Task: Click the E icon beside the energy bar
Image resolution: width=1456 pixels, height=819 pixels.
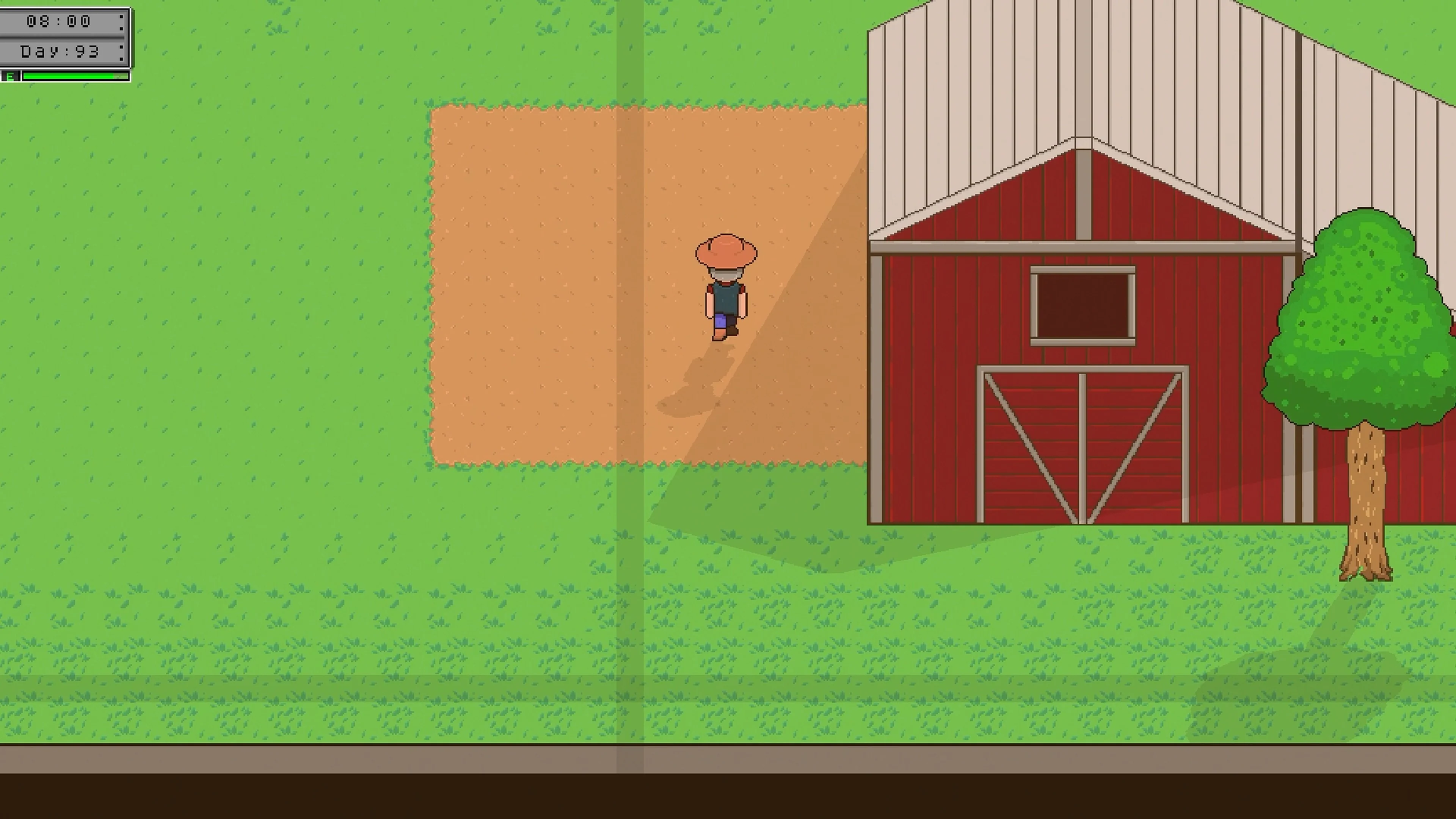Action: tap(10, 75)
